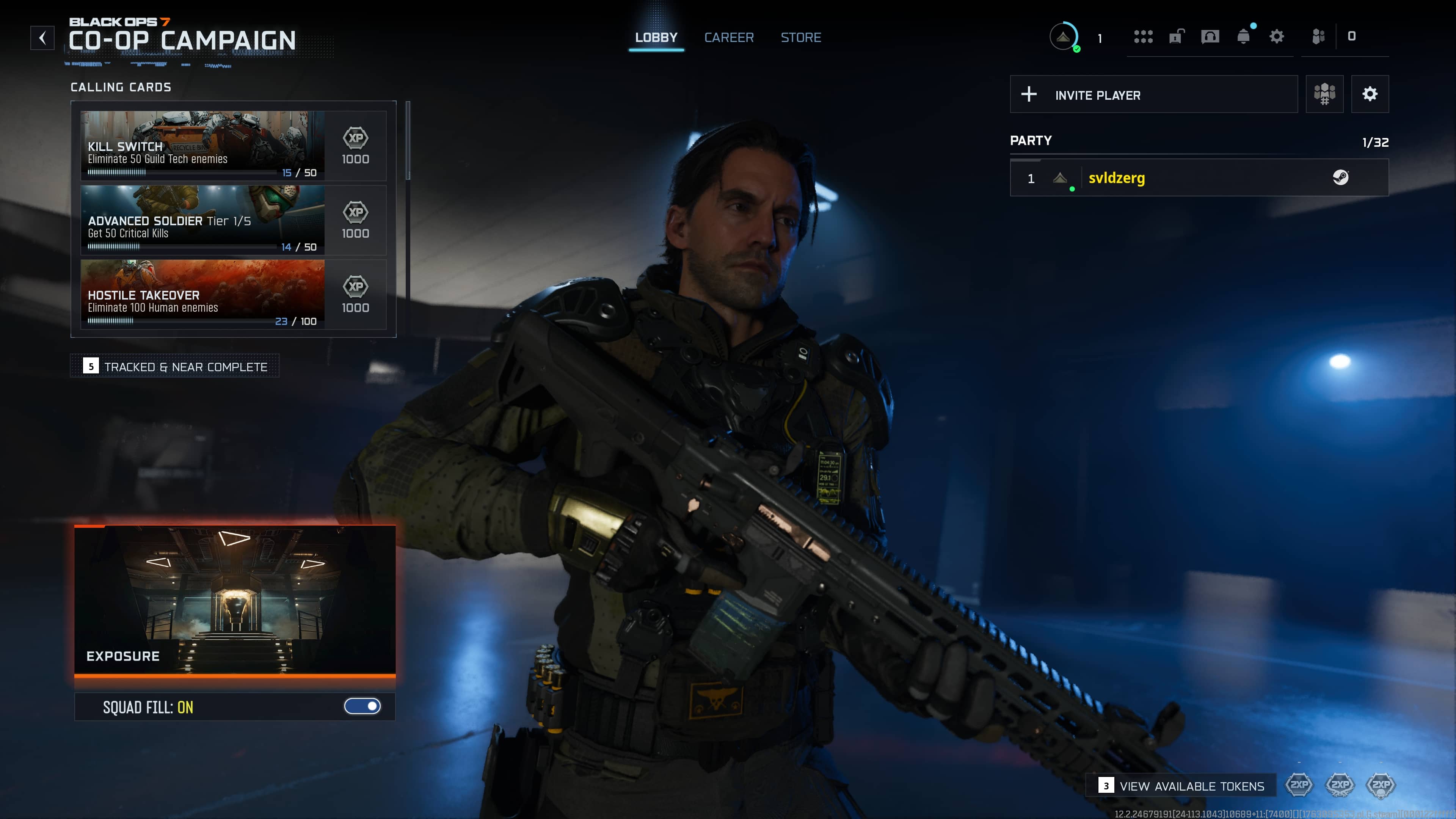This screenshot has width=1456, height=819.
Task: Open the top bar padlock icon
Action: point(1176,37)
